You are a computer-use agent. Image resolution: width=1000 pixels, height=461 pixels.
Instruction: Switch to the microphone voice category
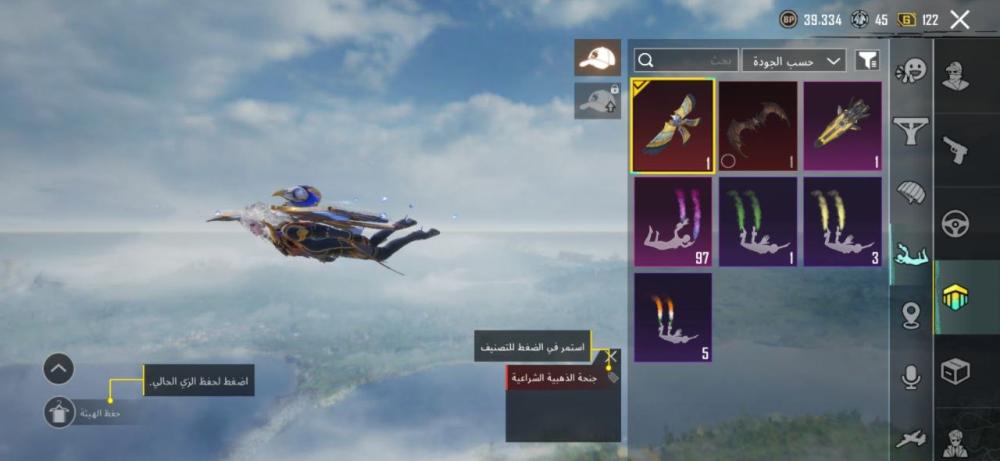coord(911,377)
